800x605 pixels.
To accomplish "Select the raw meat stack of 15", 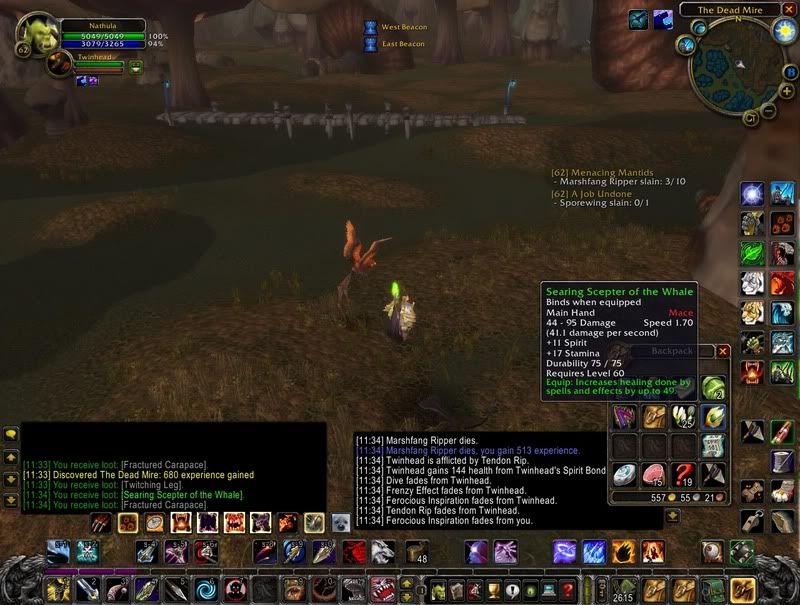I will pos(655,475).
